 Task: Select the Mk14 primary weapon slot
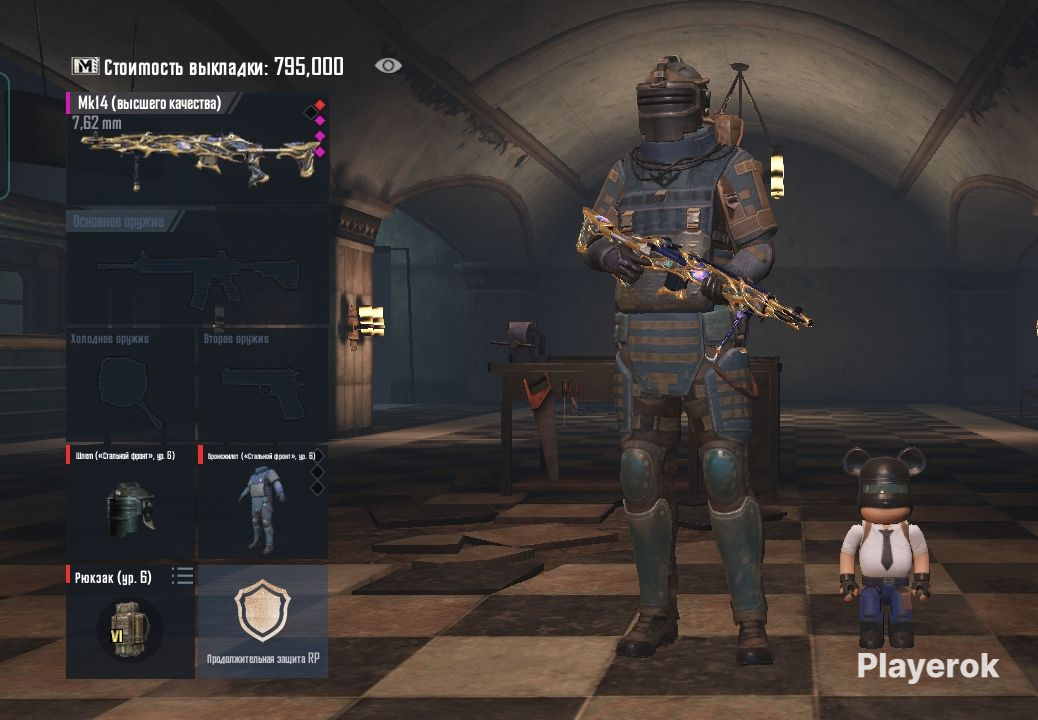click(x=196, y=150)
